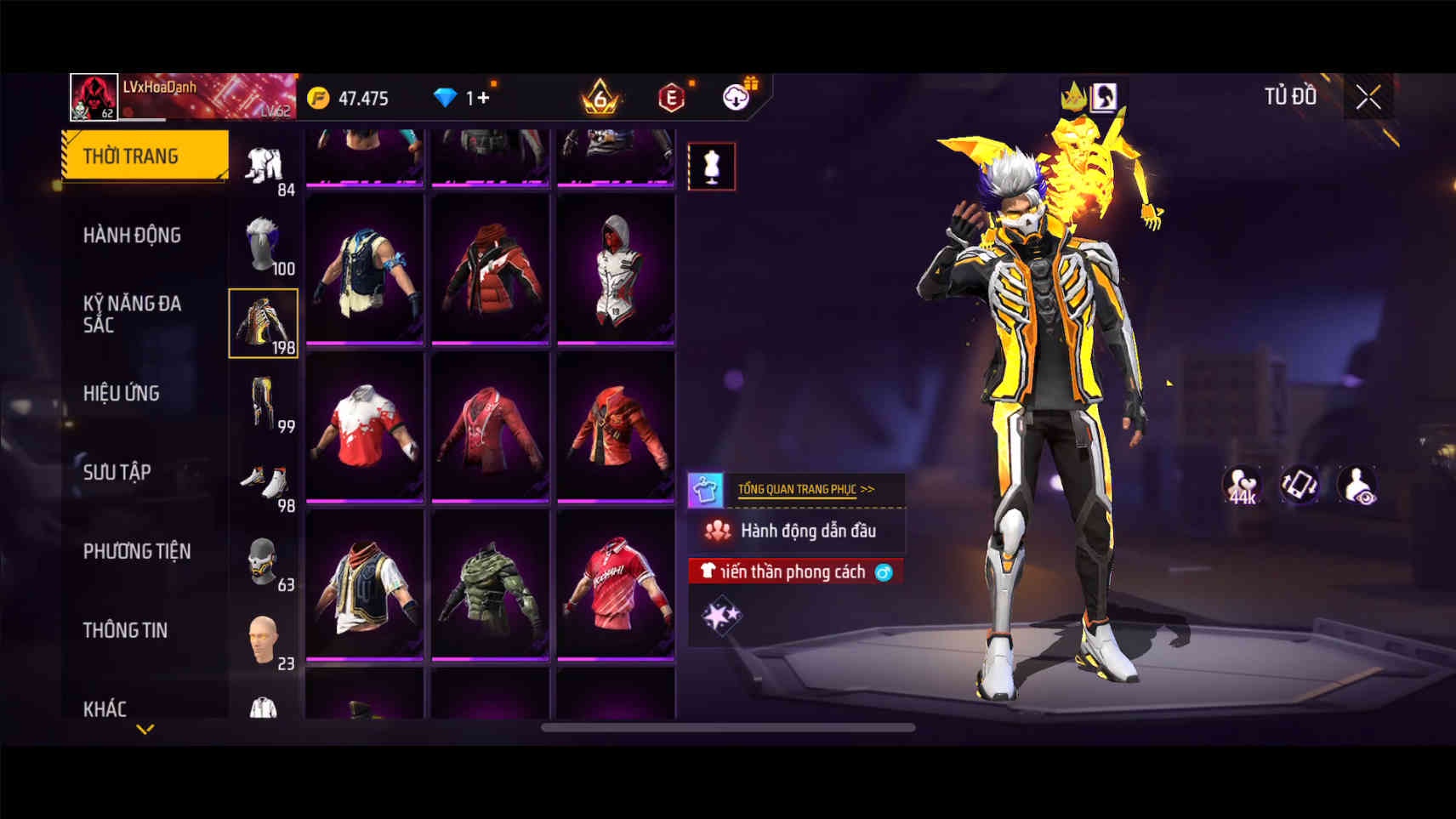Viewport: 1456px width, 819px height.
Task: Switch to the Hành Động tab
Action: 133,235
